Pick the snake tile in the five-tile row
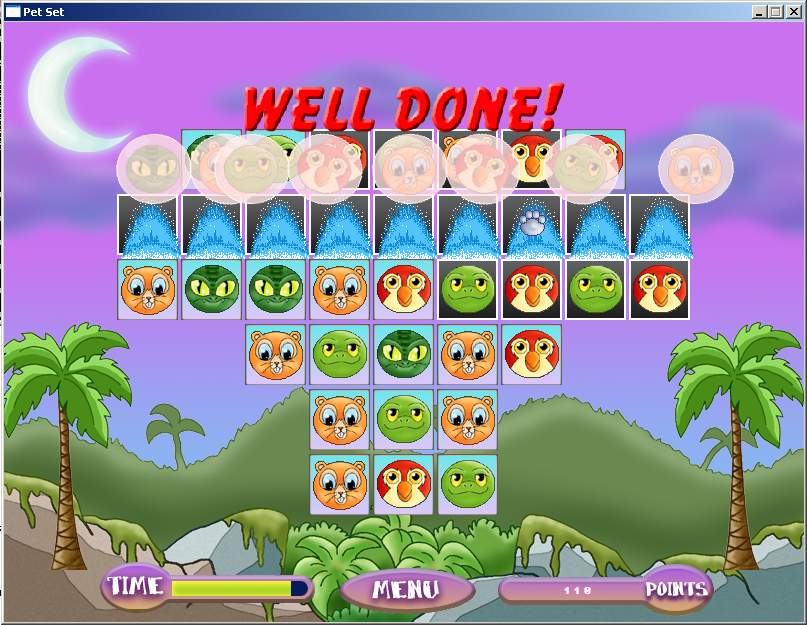This screenshot has height=625, width=807. pos(404,354)
